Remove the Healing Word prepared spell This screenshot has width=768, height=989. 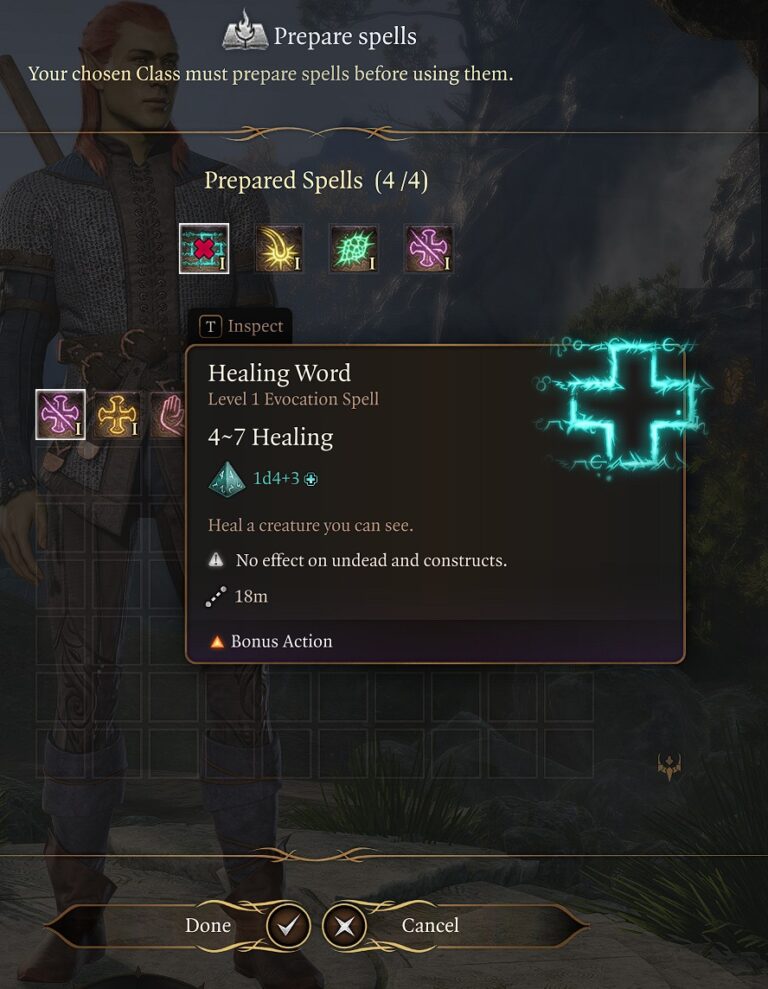coord(204,248)
